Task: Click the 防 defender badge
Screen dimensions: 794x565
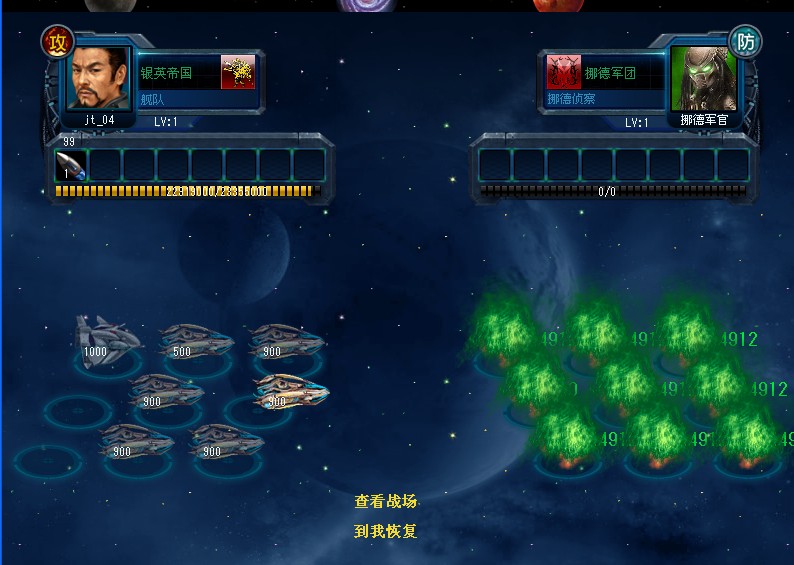Action: pos(744,42)
